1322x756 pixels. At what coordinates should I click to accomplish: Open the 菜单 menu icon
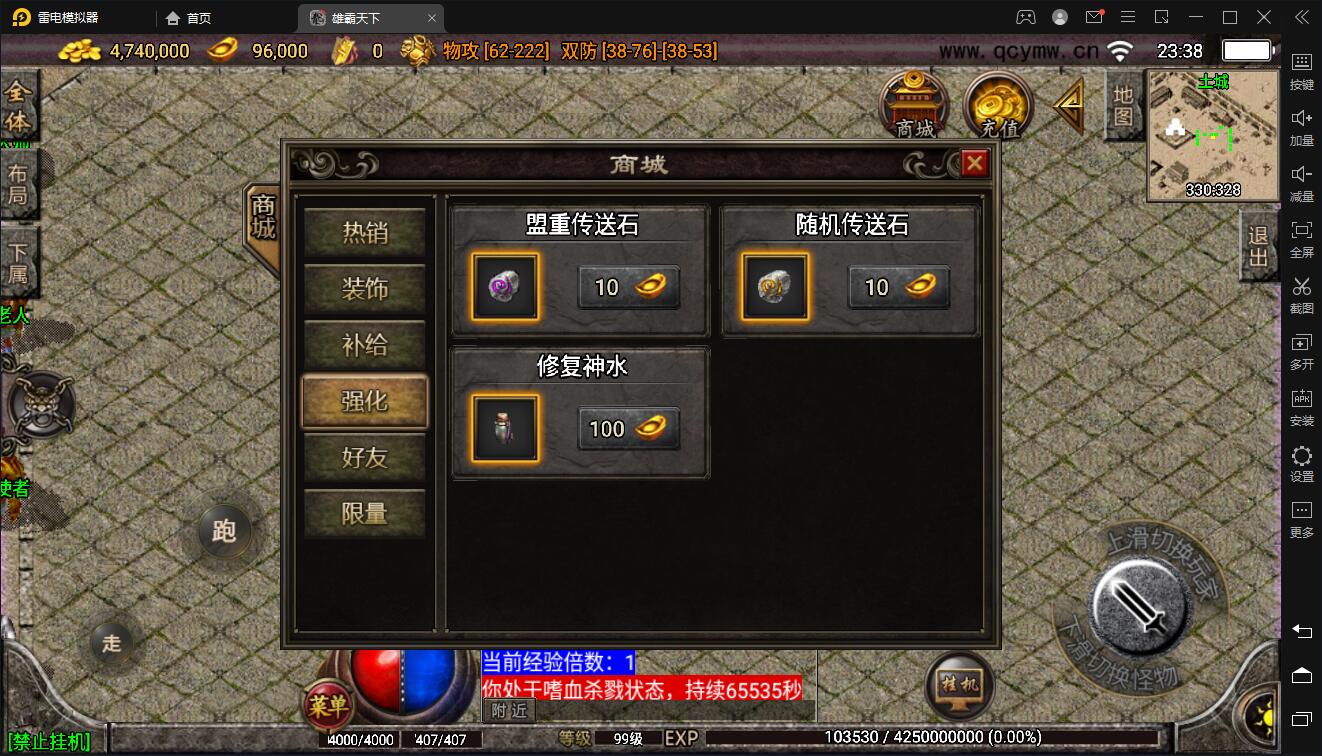coord(327,706)
